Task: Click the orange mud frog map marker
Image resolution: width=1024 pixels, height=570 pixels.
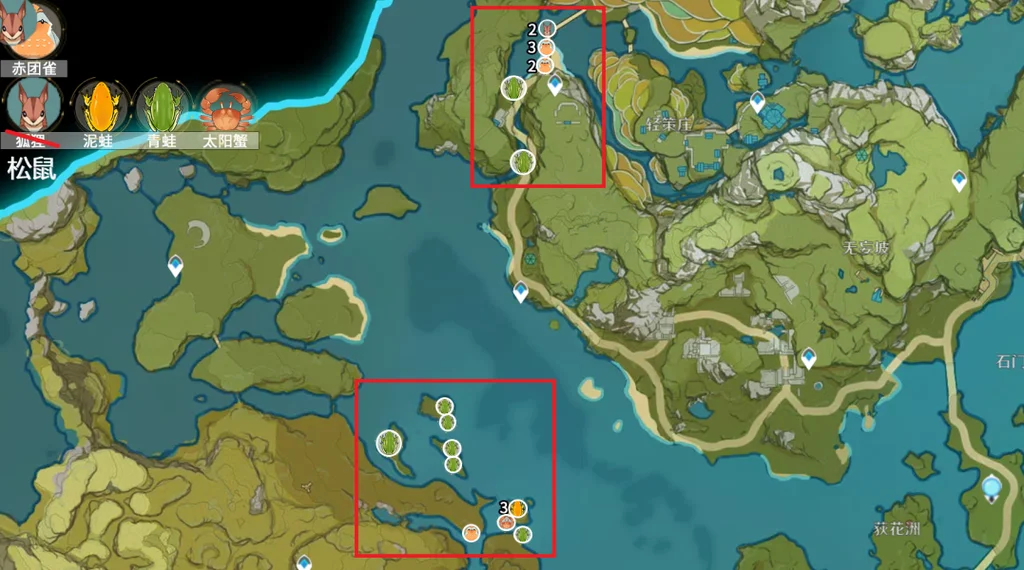Action: pos(517,508)
